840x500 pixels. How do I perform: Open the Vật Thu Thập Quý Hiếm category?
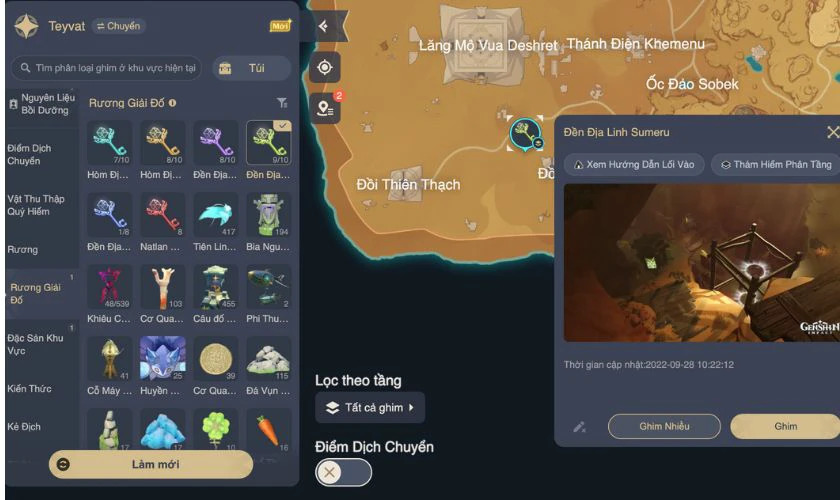click(x=37, y=204)
